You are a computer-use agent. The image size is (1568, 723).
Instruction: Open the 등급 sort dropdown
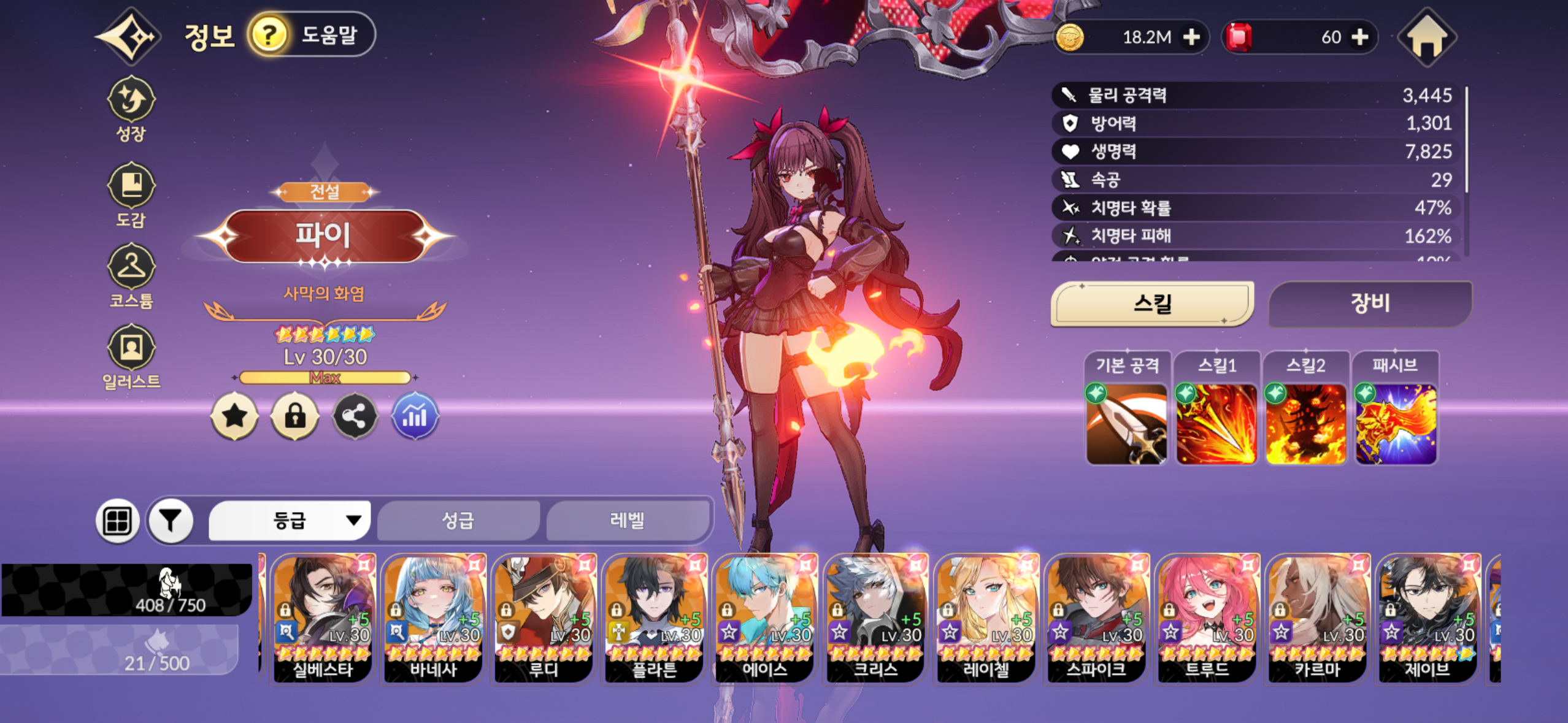[x=290, y=521]
